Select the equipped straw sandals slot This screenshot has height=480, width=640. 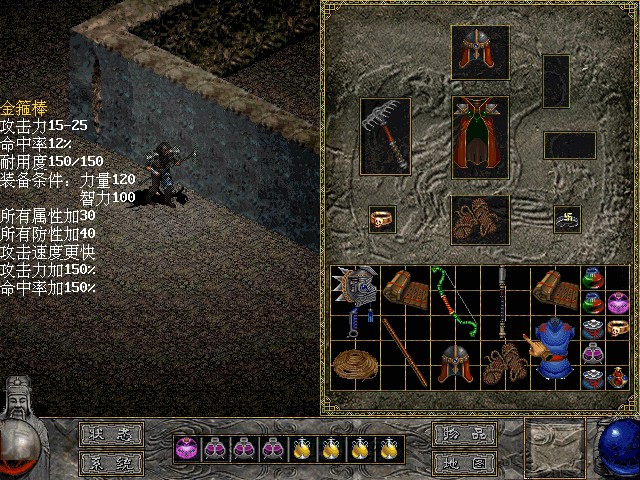480,220
